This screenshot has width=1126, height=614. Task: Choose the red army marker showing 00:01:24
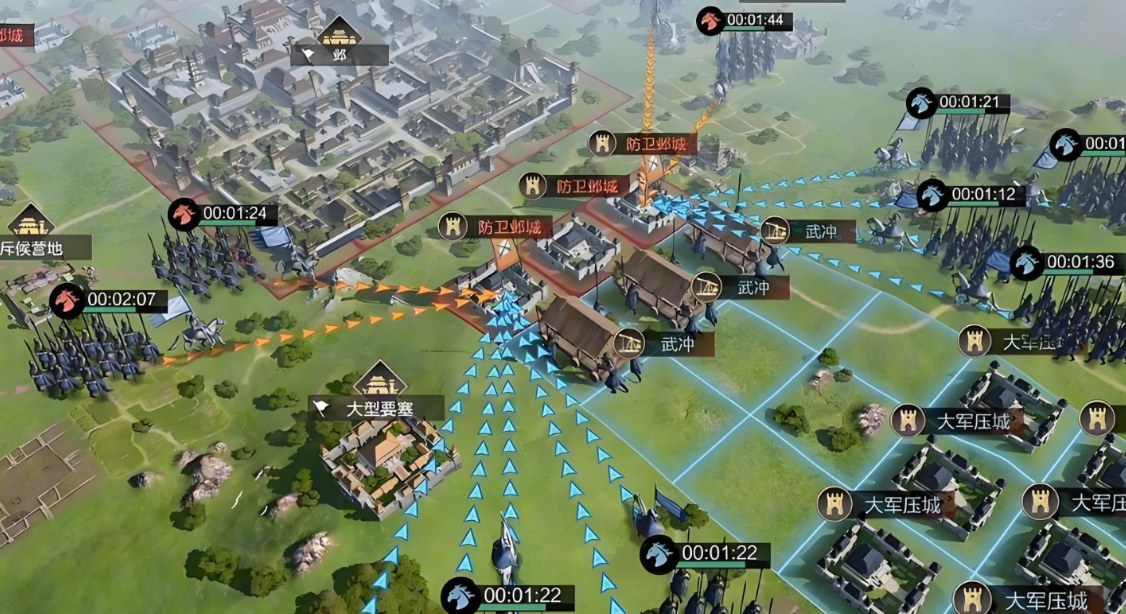184,213
